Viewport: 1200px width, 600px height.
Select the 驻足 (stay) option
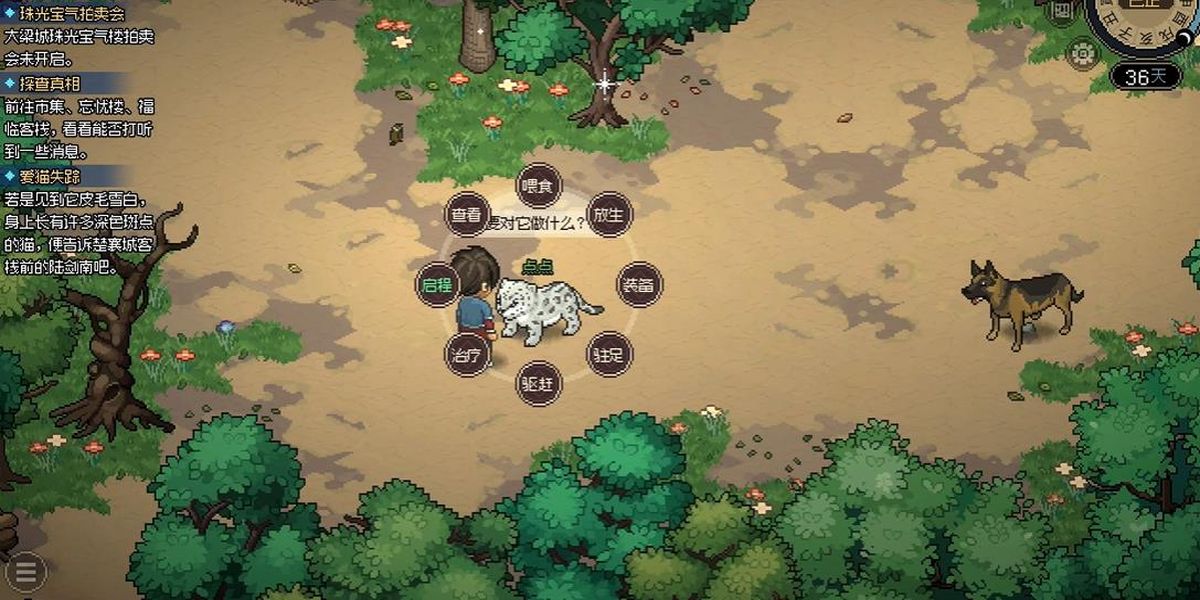pyautogui.click(x=609, y=354)
